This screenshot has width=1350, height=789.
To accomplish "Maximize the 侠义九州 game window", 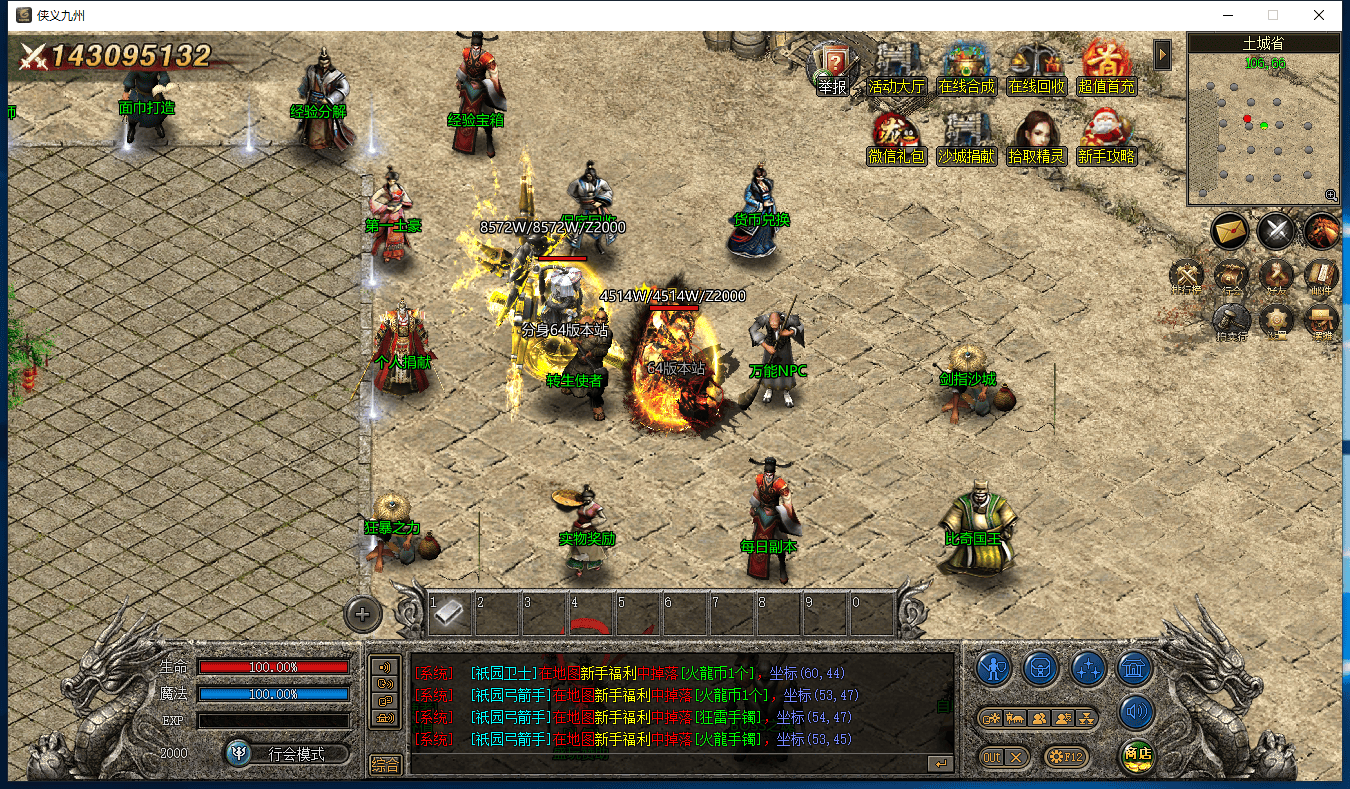I will pyautogui.click(x=1273, y=15).
